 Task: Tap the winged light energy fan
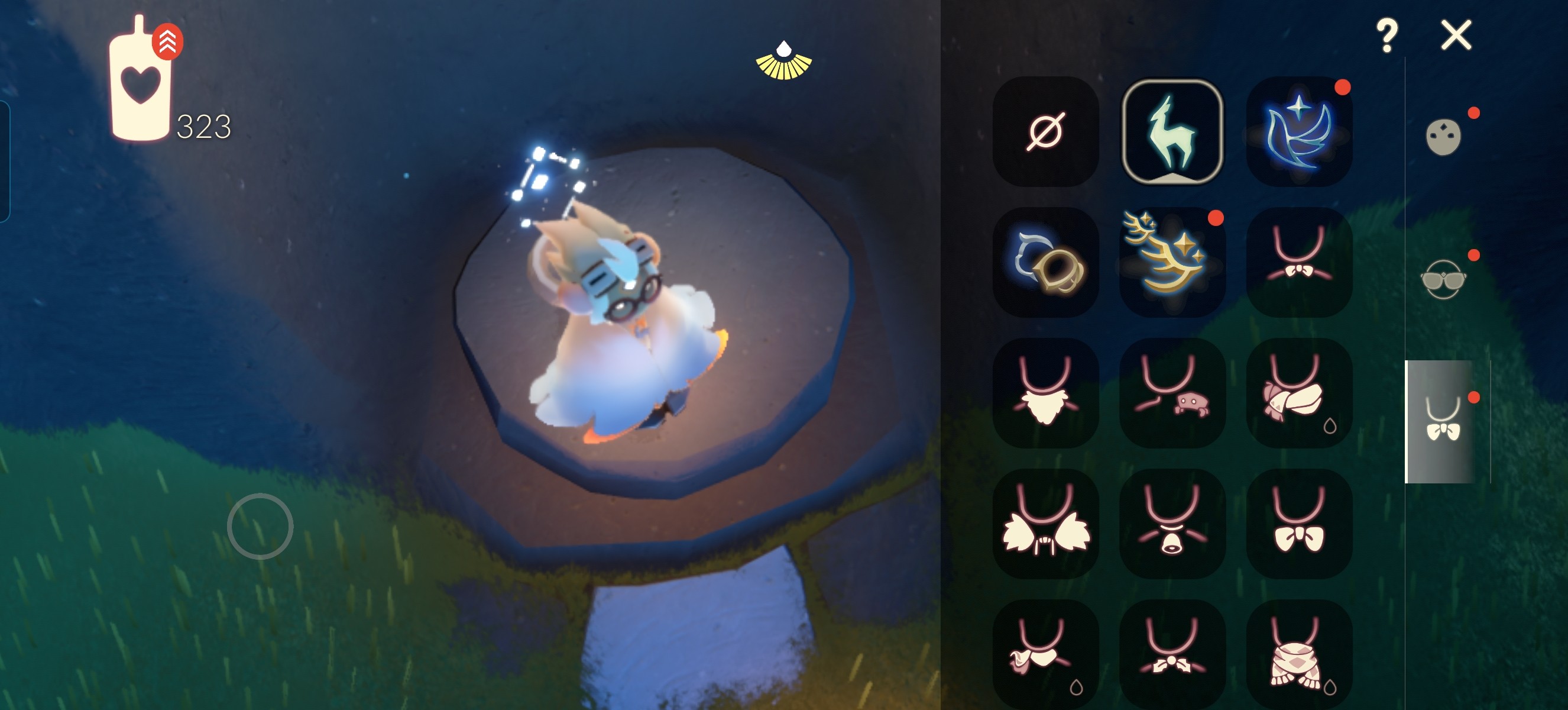click(783, 61)
